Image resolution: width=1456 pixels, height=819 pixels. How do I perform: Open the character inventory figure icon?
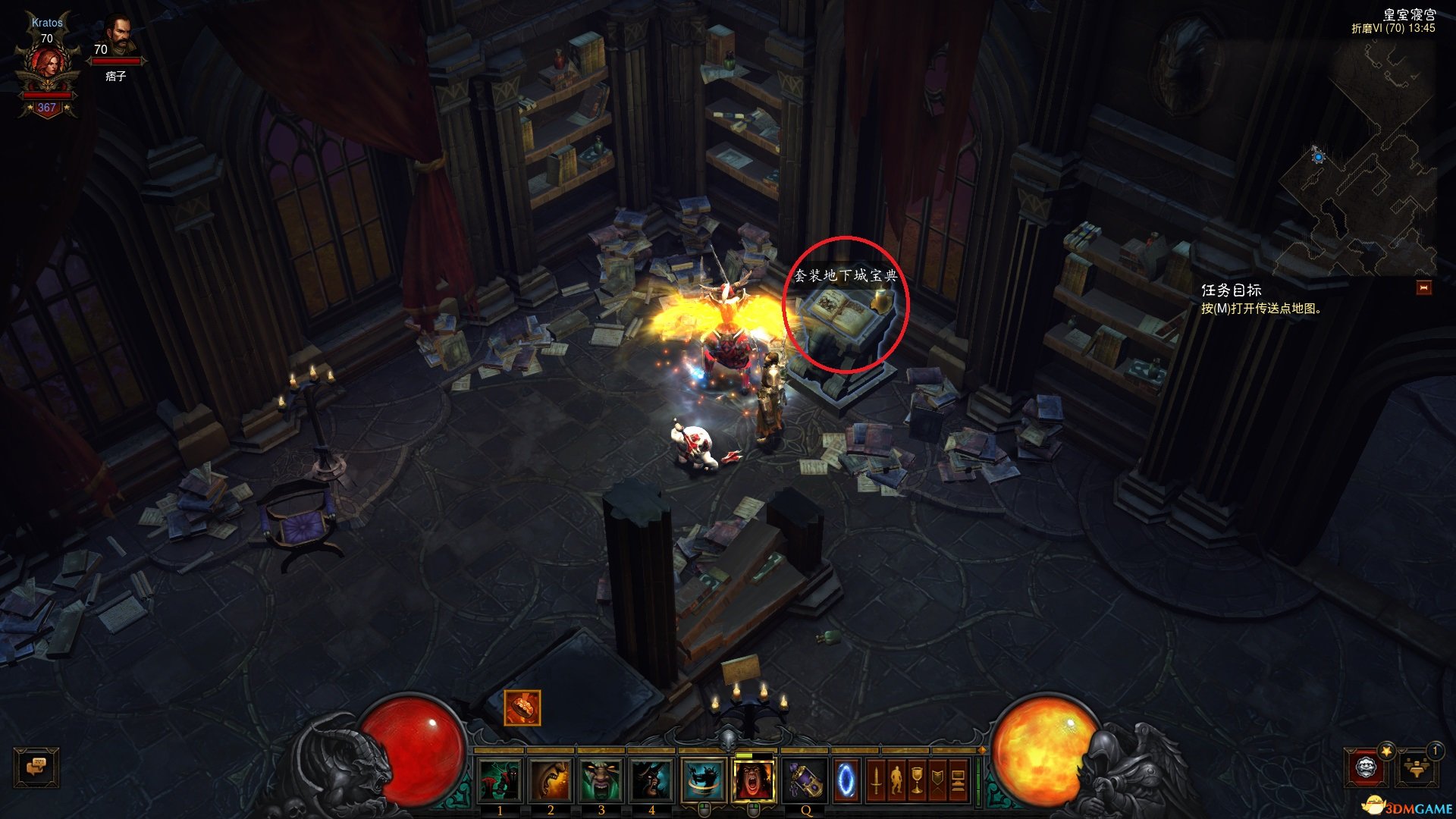click(x=896, y=780)
